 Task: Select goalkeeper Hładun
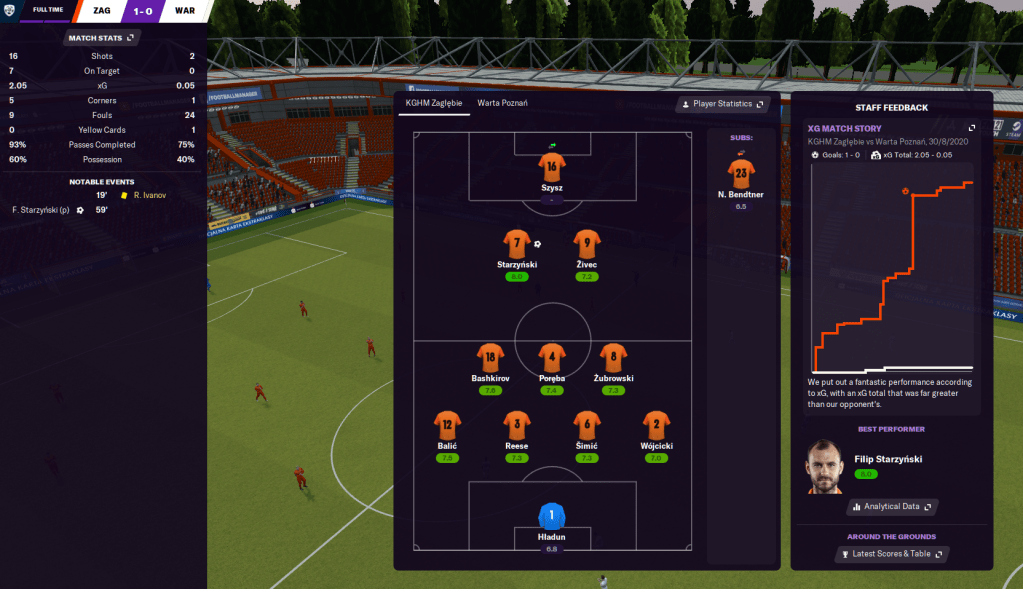552,516
